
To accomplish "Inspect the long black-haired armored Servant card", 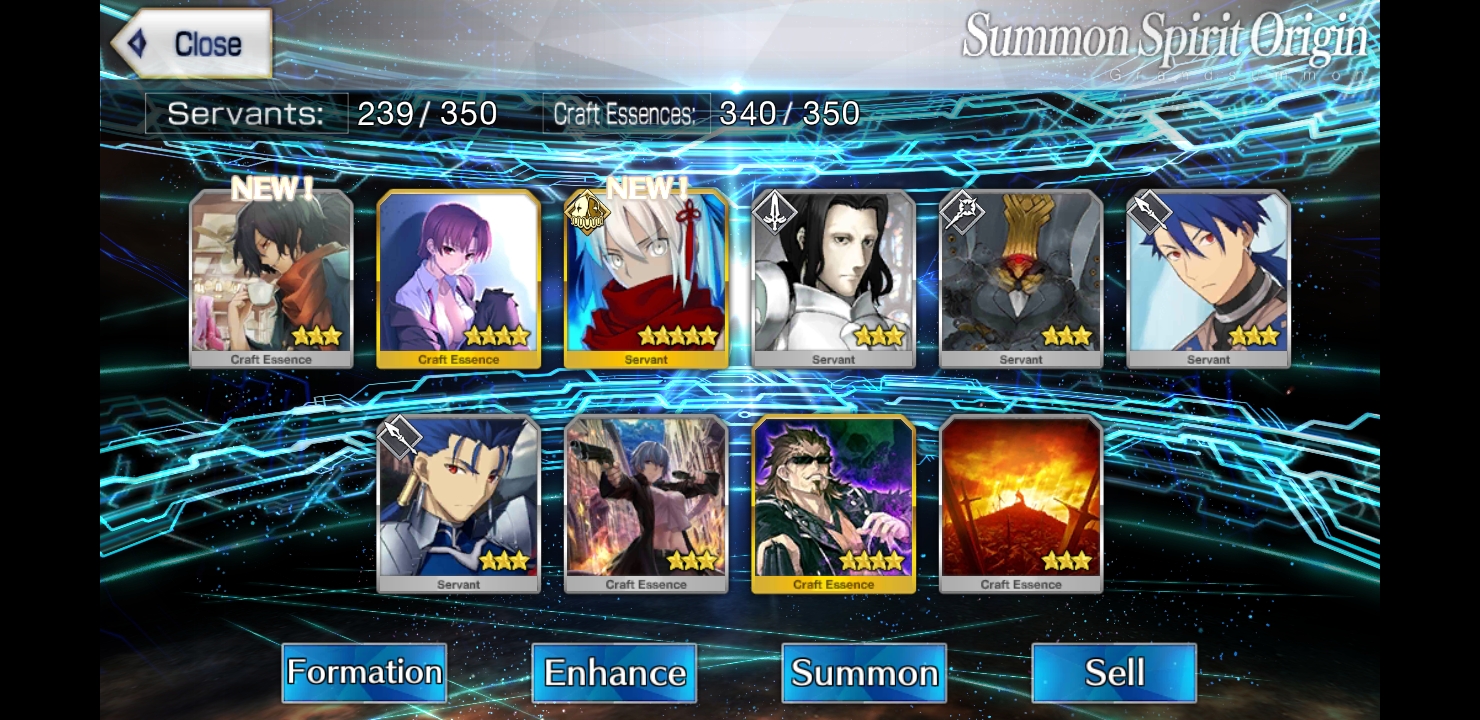I will coord(834,279).
